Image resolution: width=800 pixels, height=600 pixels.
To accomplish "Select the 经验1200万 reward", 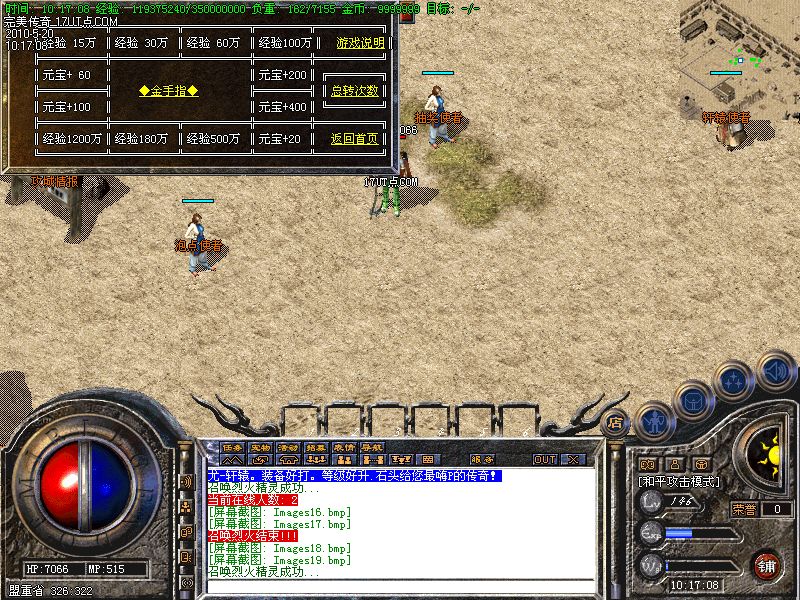I will coord(70,139).
